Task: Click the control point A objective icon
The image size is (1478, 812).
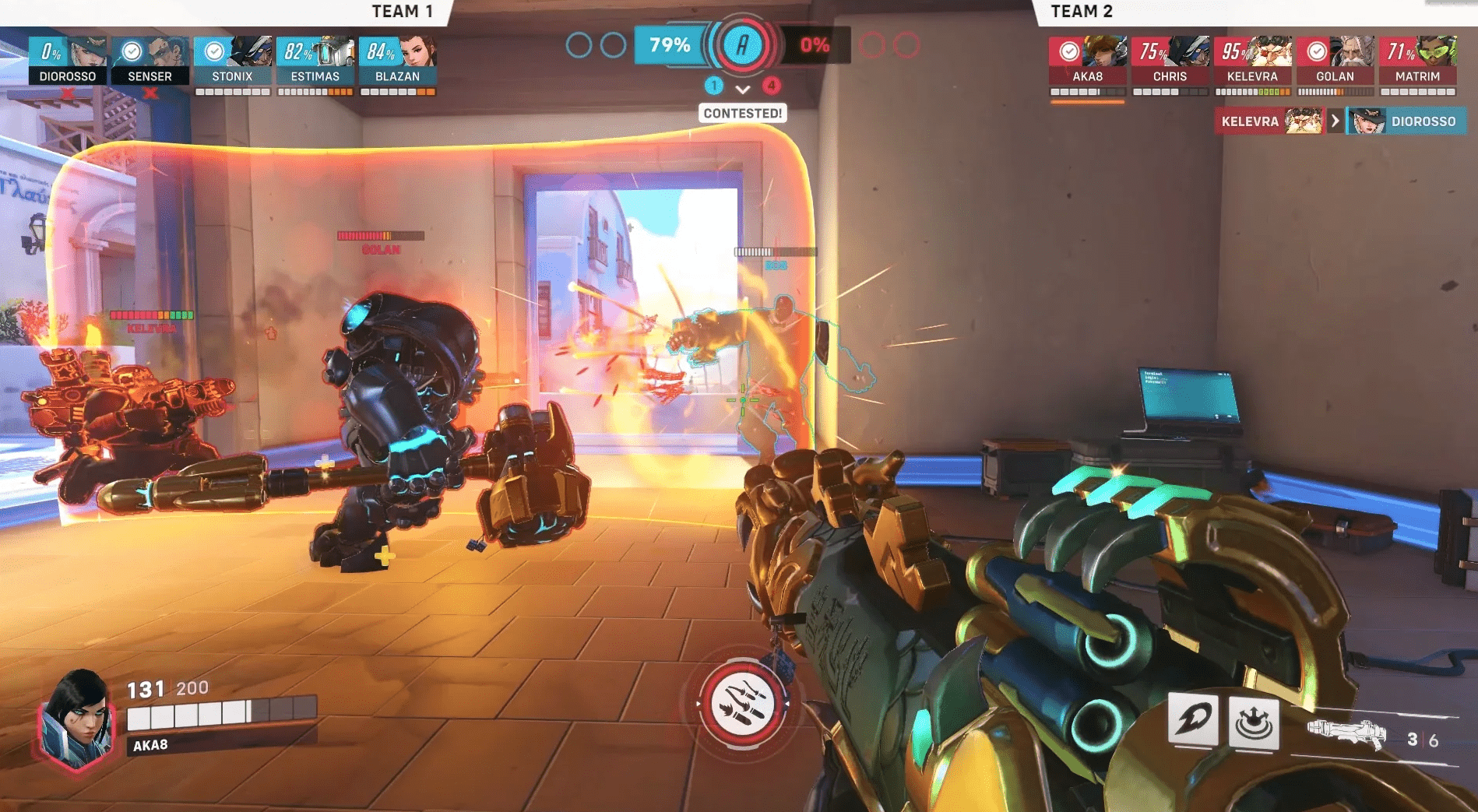Action: click(742, 45)
